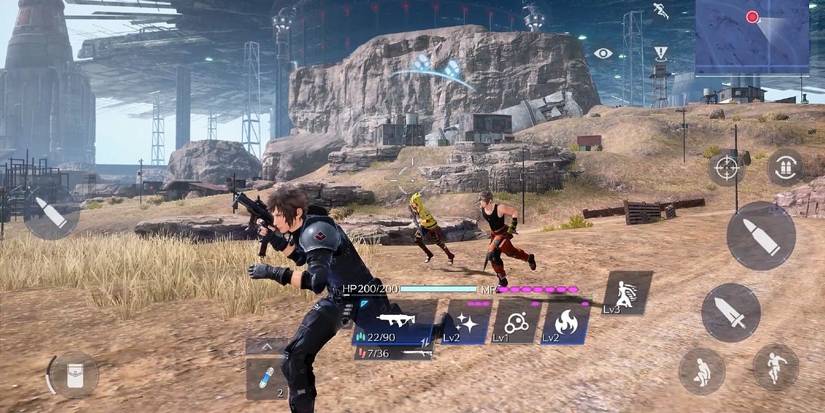This screenshot has width=825, height=413.
Task: Activate the fire materia Lv2 skill
Action: [565, 322]
